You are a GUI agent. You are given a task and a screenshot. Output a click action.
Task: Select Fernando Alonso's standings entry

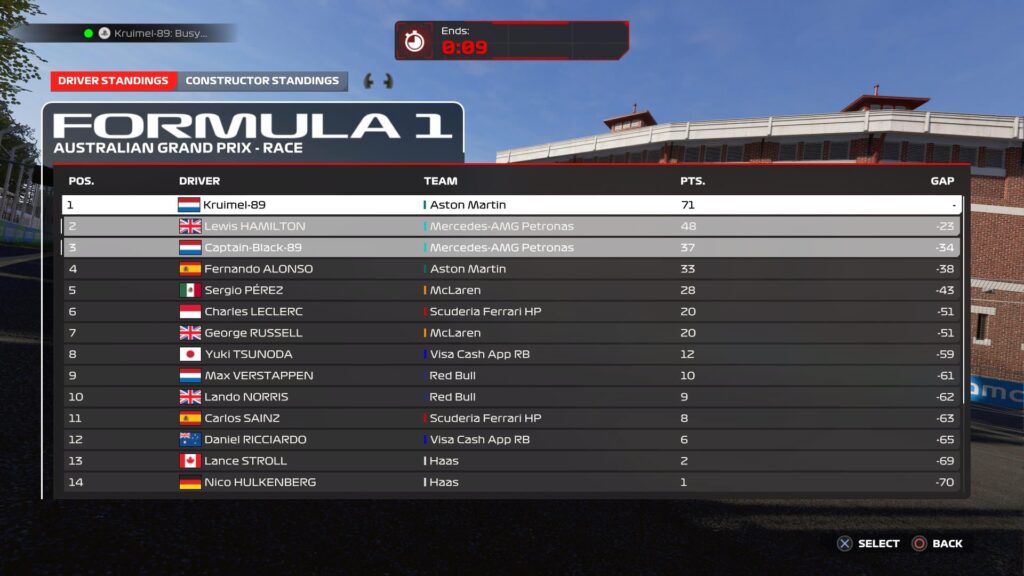[x=511, y=269]
